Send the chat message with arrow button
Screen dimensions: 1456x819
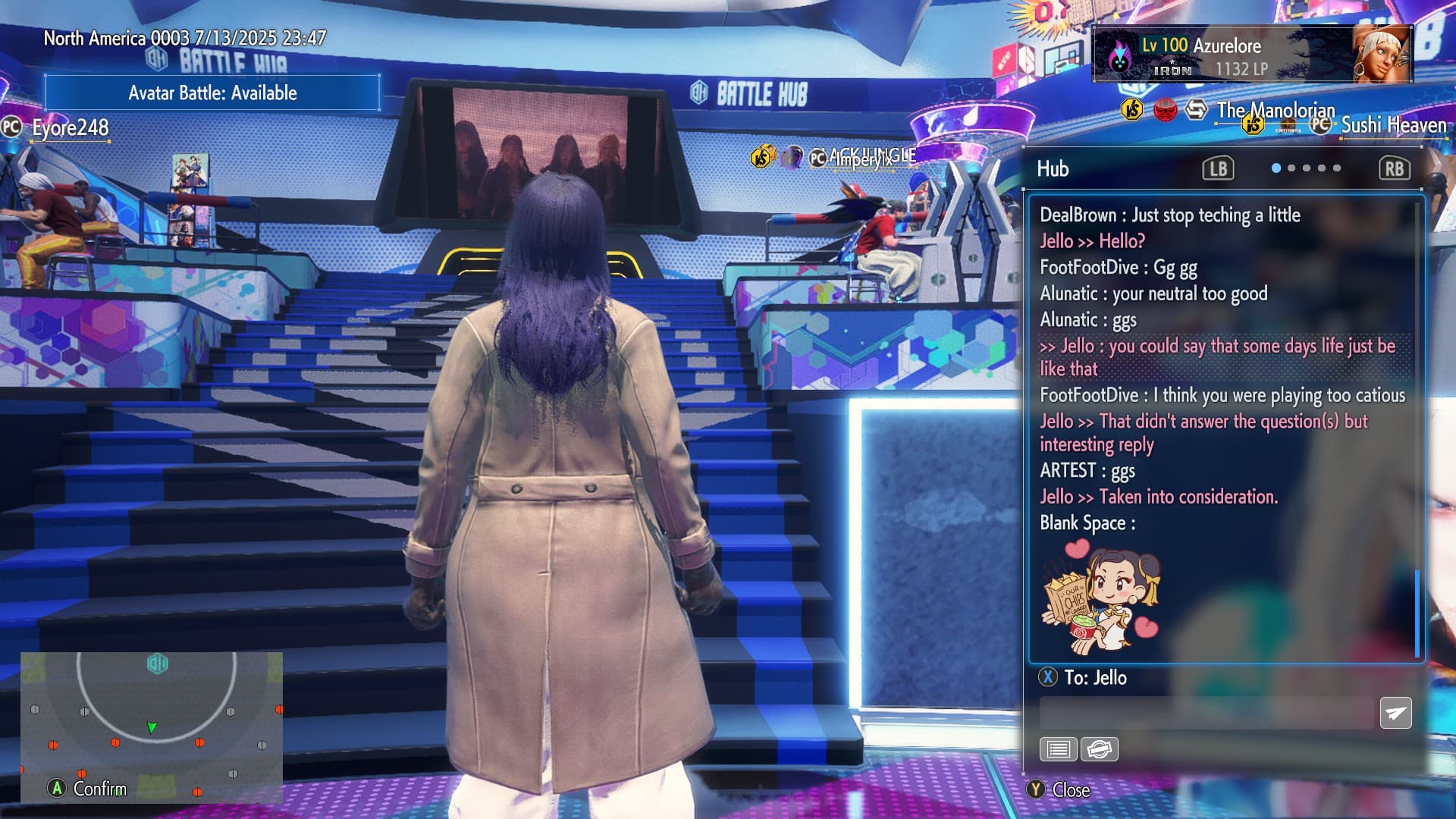(x=1395, y=713)
